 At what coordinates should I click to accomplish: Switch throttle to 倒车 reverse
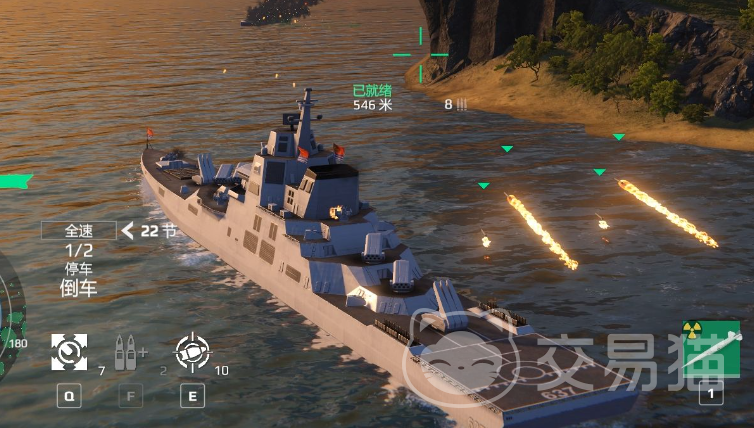pyautogui.click(x=79, y=289)
